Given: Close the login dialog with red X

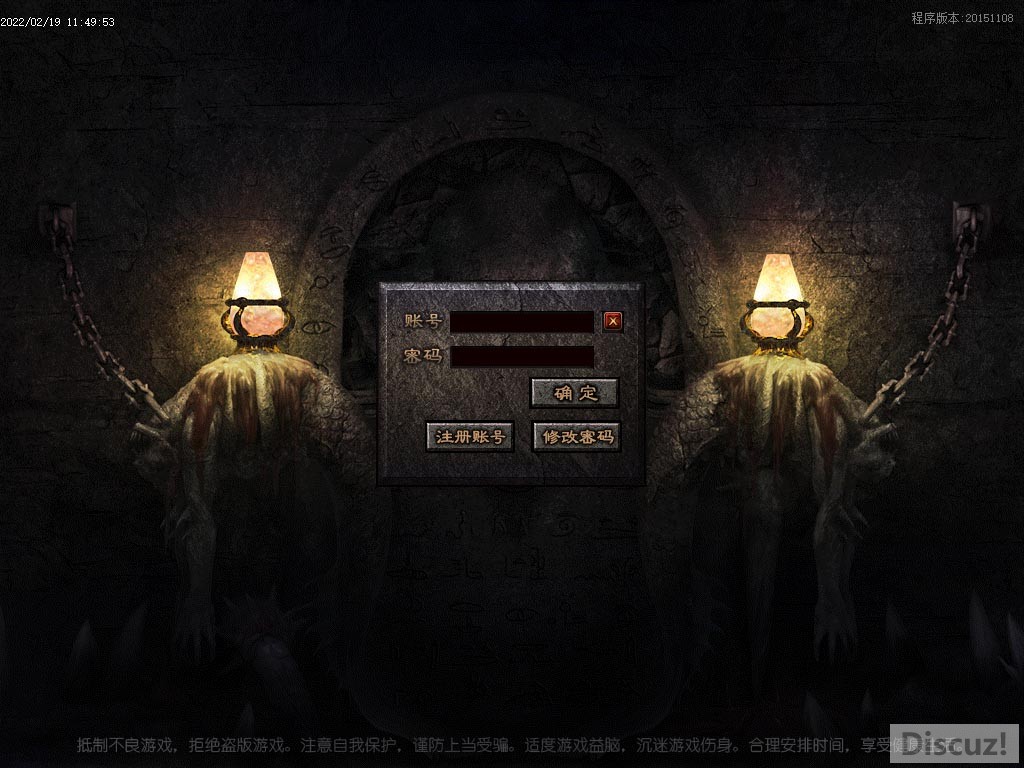Looking at the screenshot, I should 613,321.
